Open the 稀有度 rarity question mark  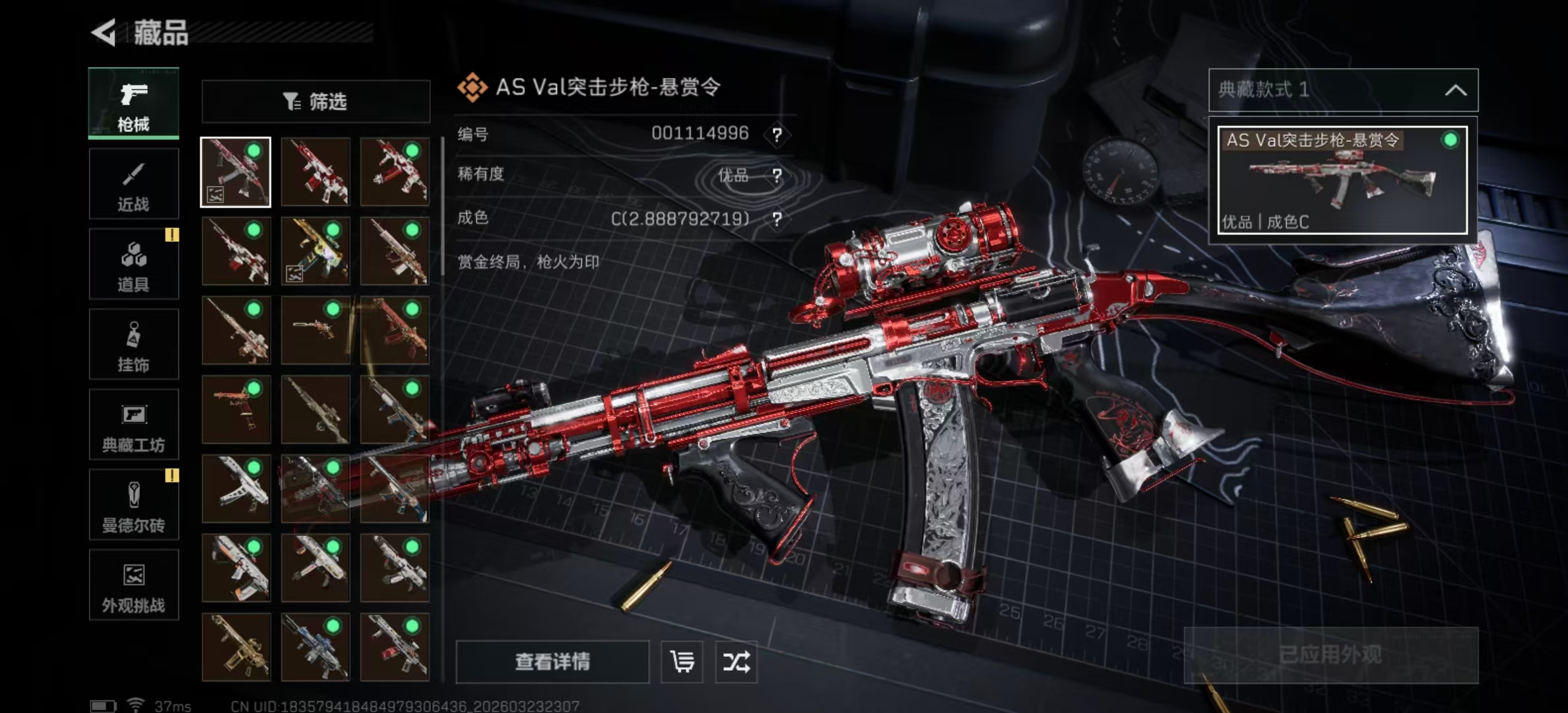pos(777,176)
